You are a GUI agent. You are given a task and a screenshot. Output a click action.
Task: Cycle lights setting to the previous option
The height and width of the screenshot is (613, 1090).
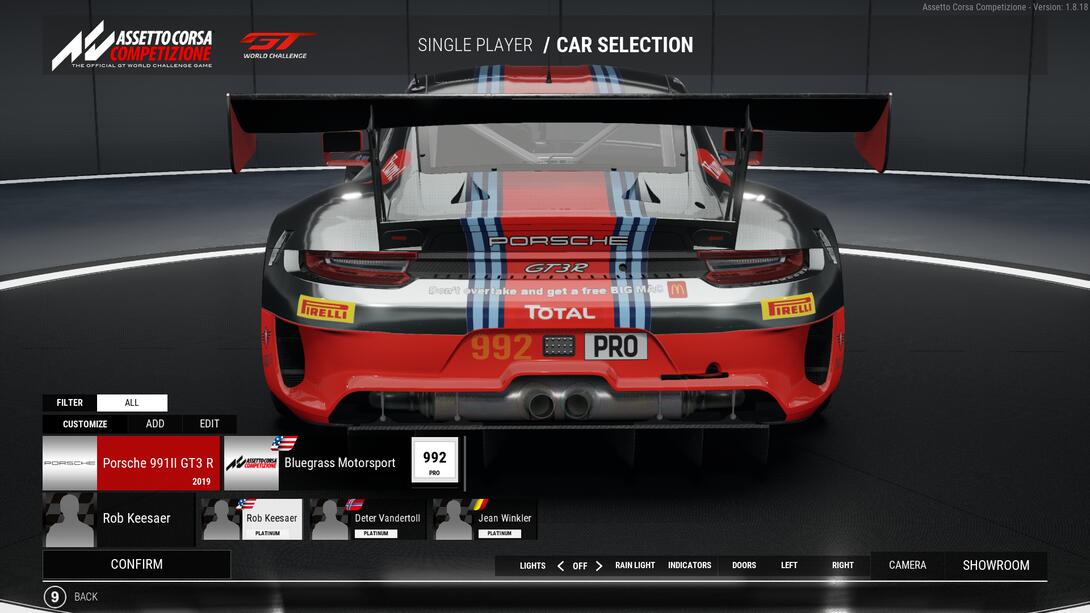tap(560, 566)
